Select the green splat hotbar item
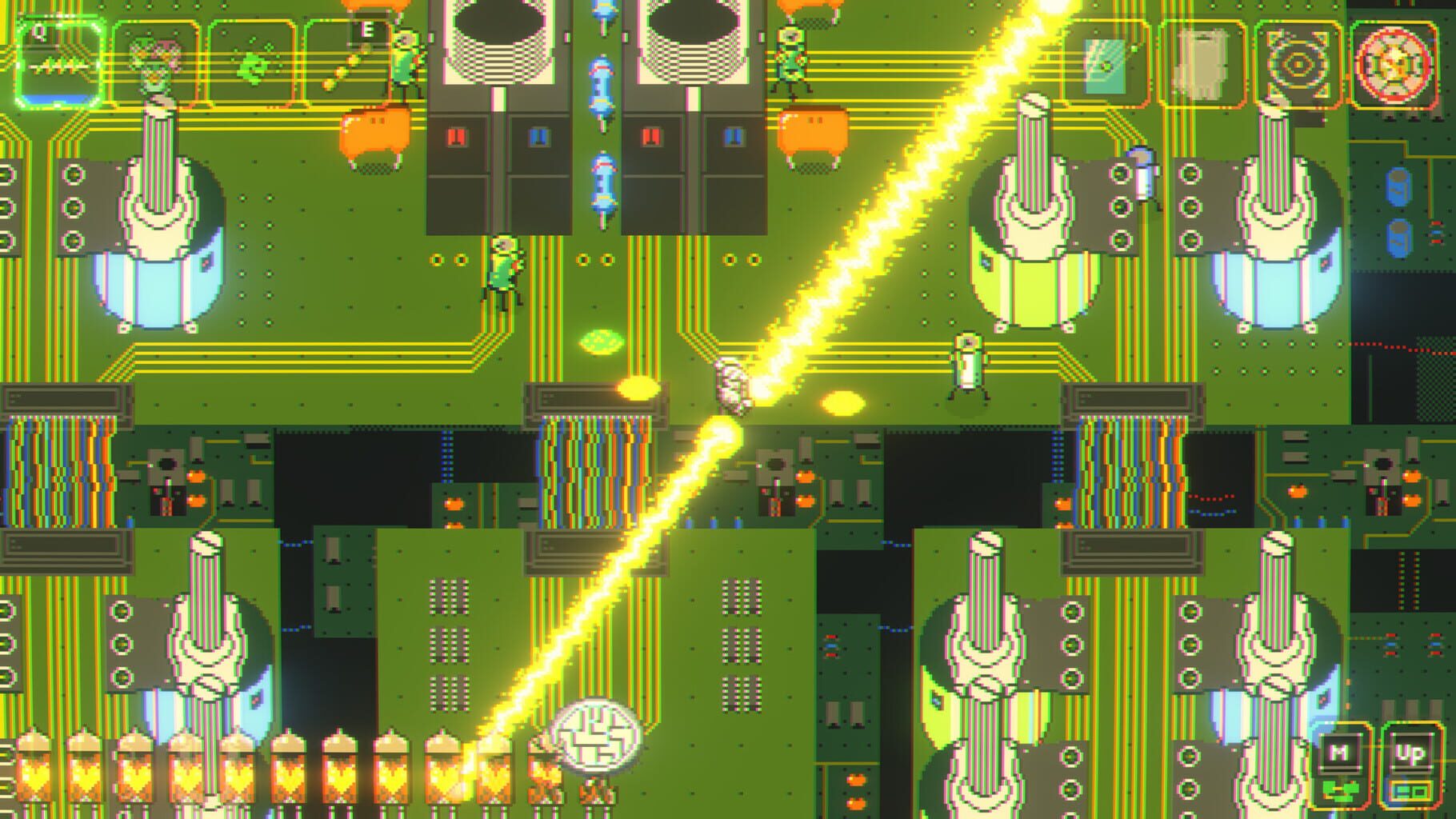This screenshot has width=1456, height=819. 252,66
